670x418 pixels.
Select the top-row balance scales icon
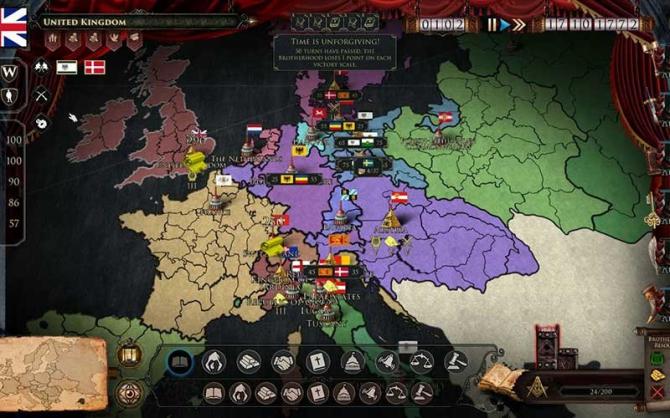[x=421, y=362]
